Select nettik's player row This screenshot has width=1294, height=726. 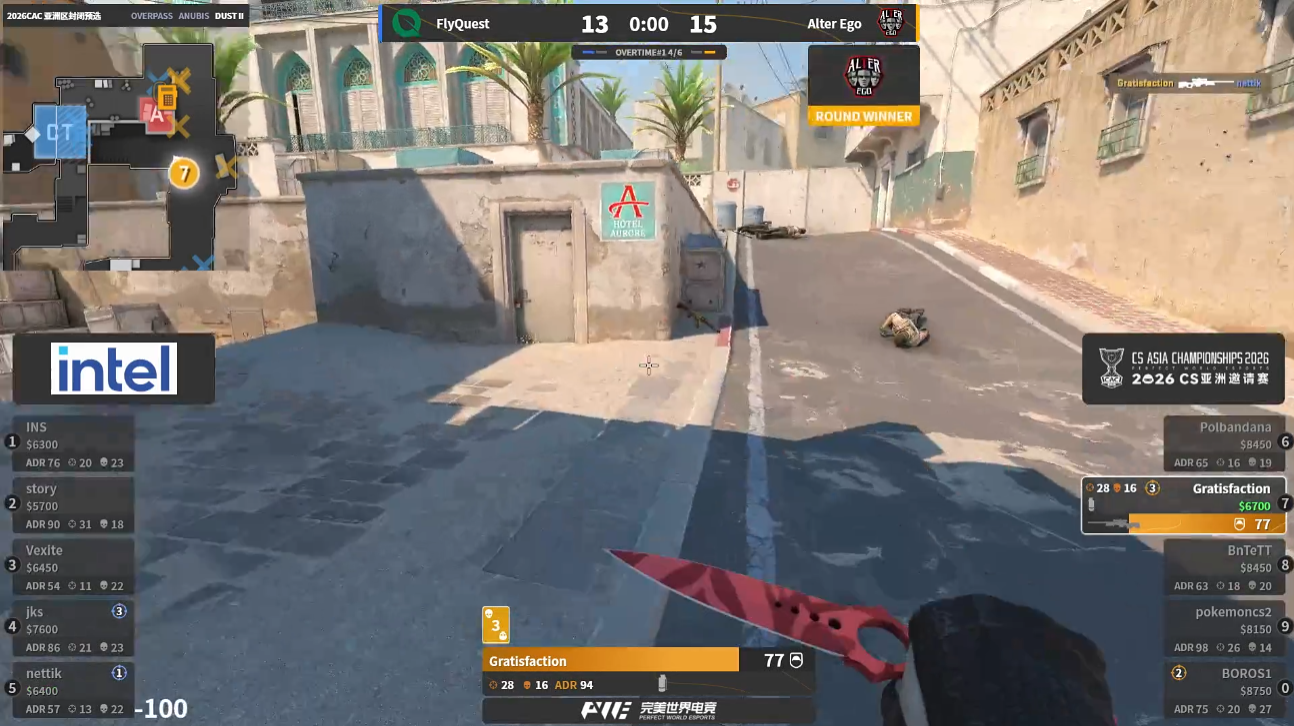pyautogui.click(x=73, y=690)
